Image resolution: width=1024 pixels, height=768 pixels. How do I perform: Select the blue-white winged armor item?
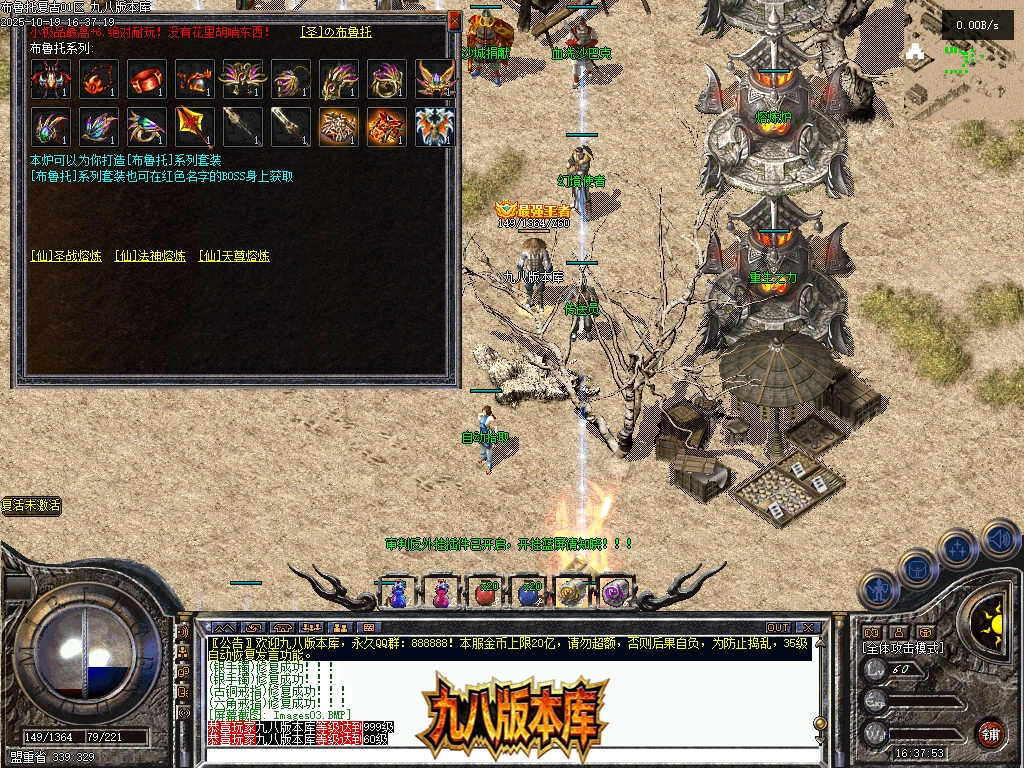pyautogui.click(x=435, y=127)
